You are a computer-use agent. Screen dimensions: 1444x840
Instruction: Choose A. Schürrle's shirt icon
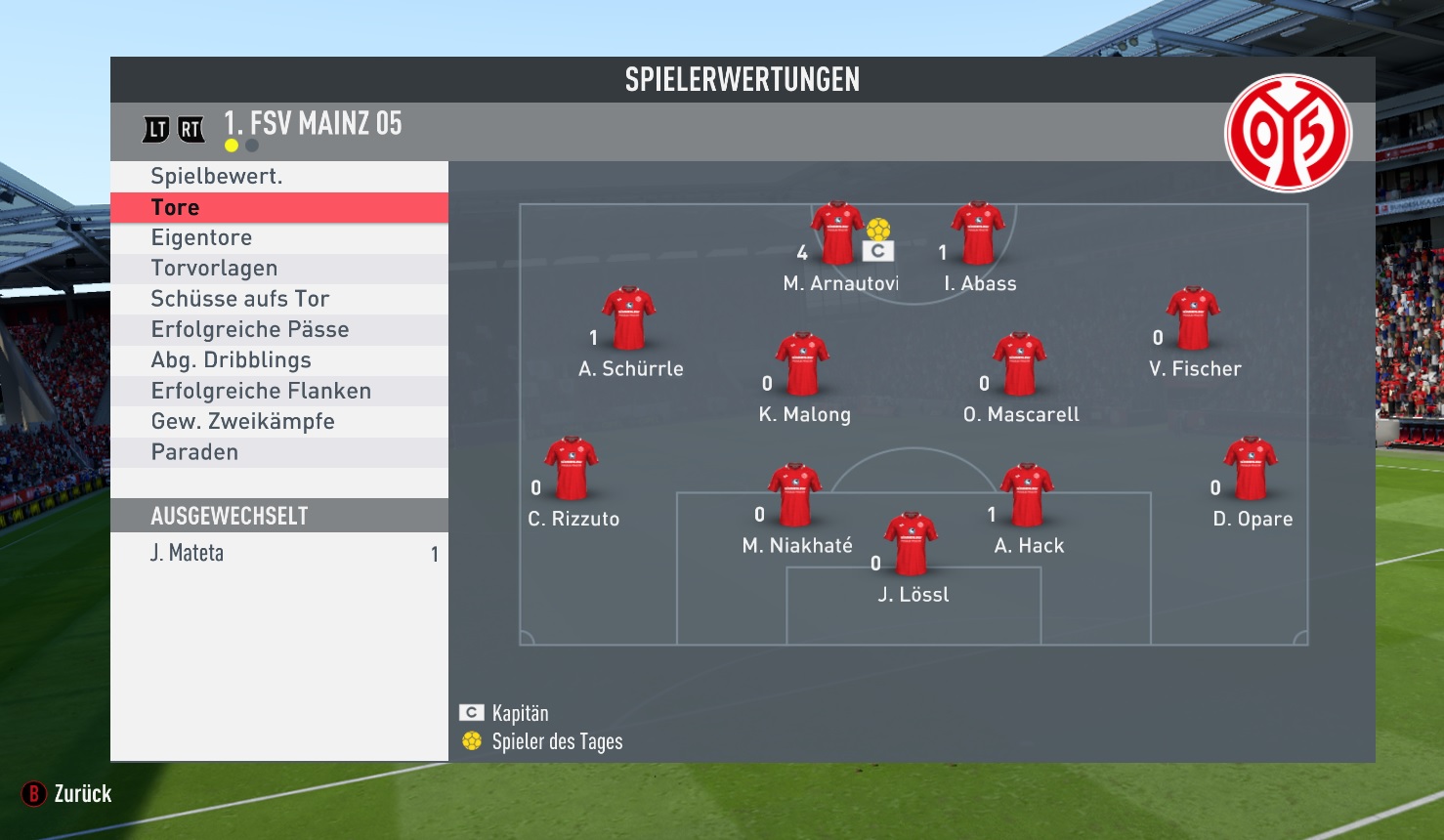pos(628,319)
